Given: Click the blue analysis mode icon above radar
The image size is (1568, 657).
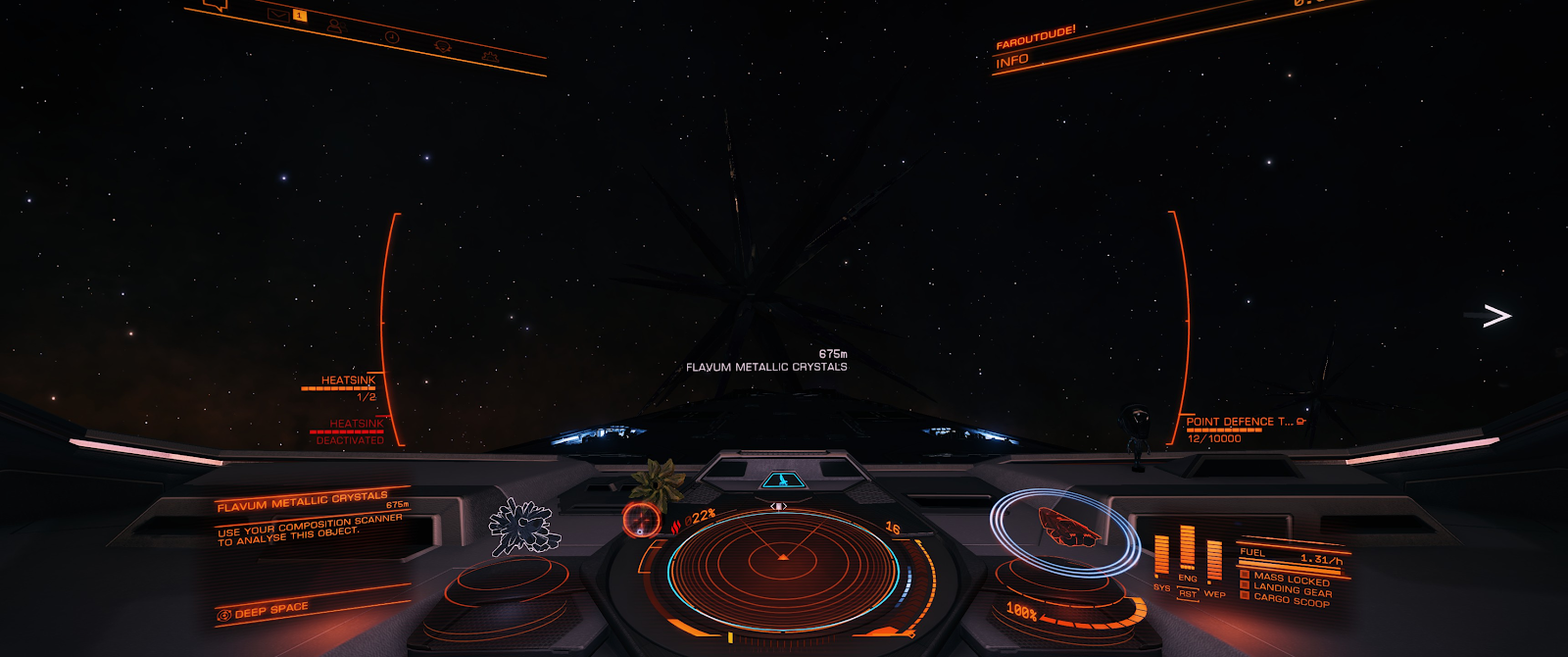Looking at the screenshot, I should 781,480.
